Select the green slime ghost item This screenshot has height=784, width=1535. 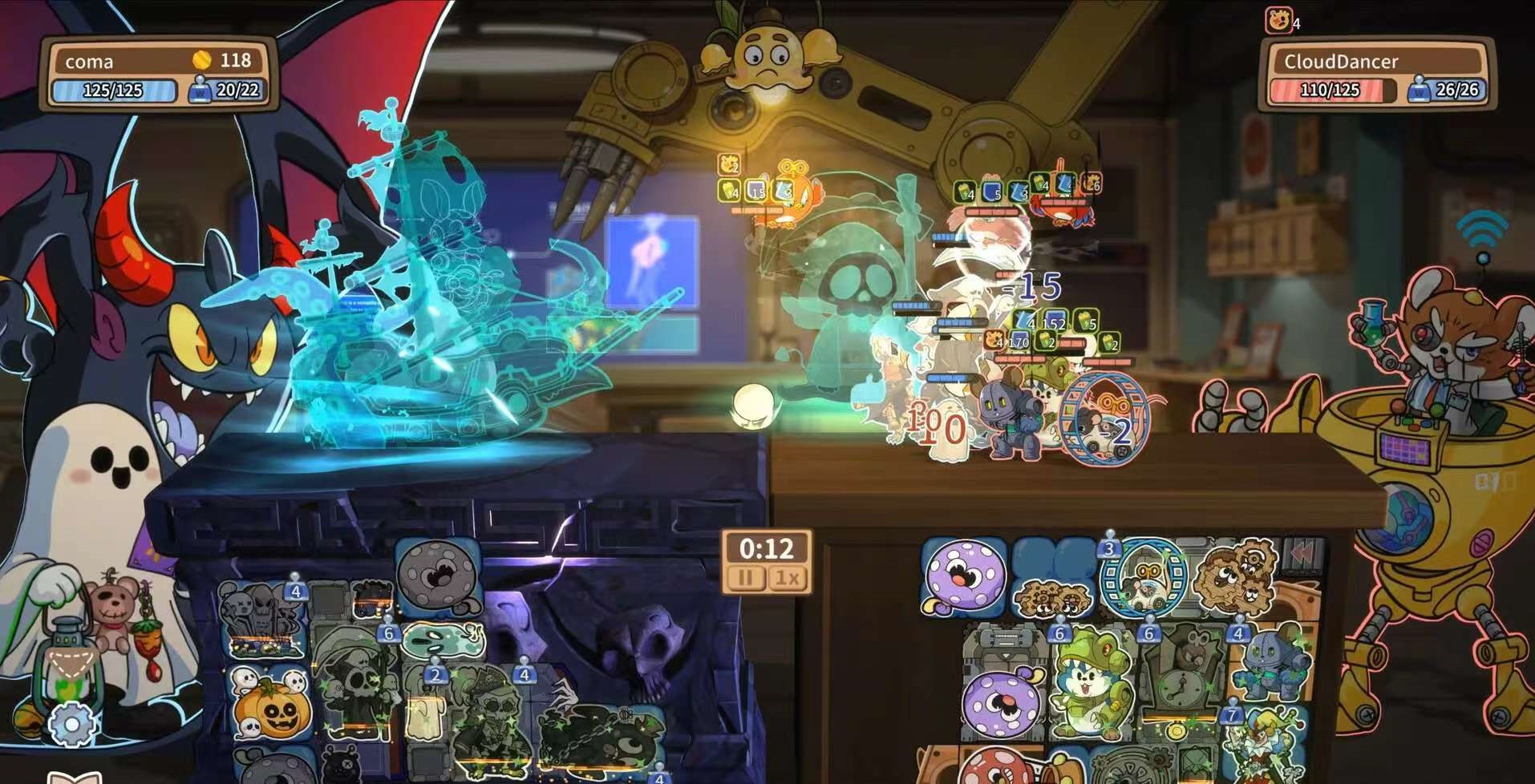(x=443, y=641)
